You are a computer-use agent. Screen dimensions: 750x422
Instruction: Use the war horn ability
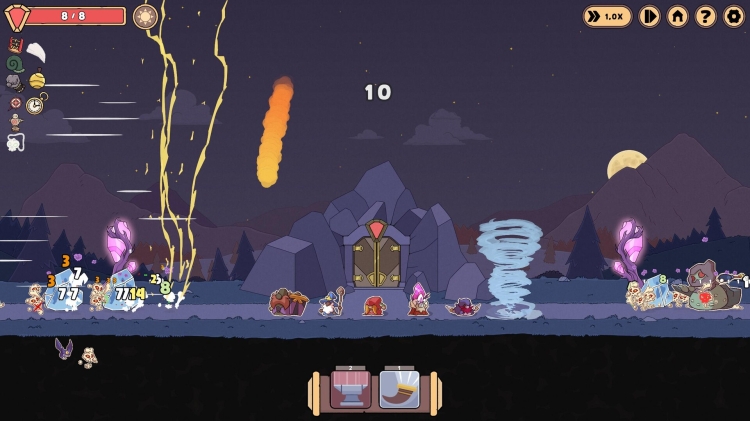pyautogui.click(x=399, y=389)
